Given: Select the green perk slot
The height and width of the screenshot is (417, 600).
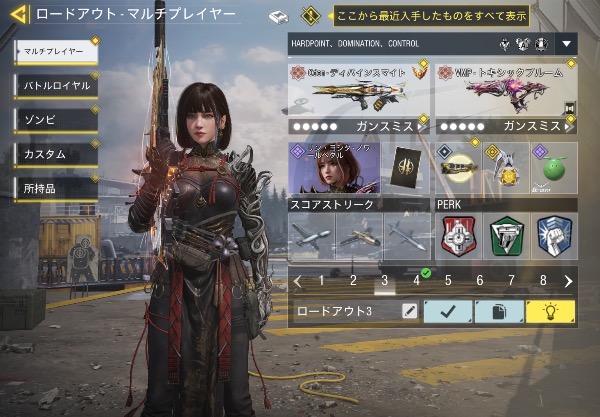Looking at the screenshot, I should click(506, 237).
